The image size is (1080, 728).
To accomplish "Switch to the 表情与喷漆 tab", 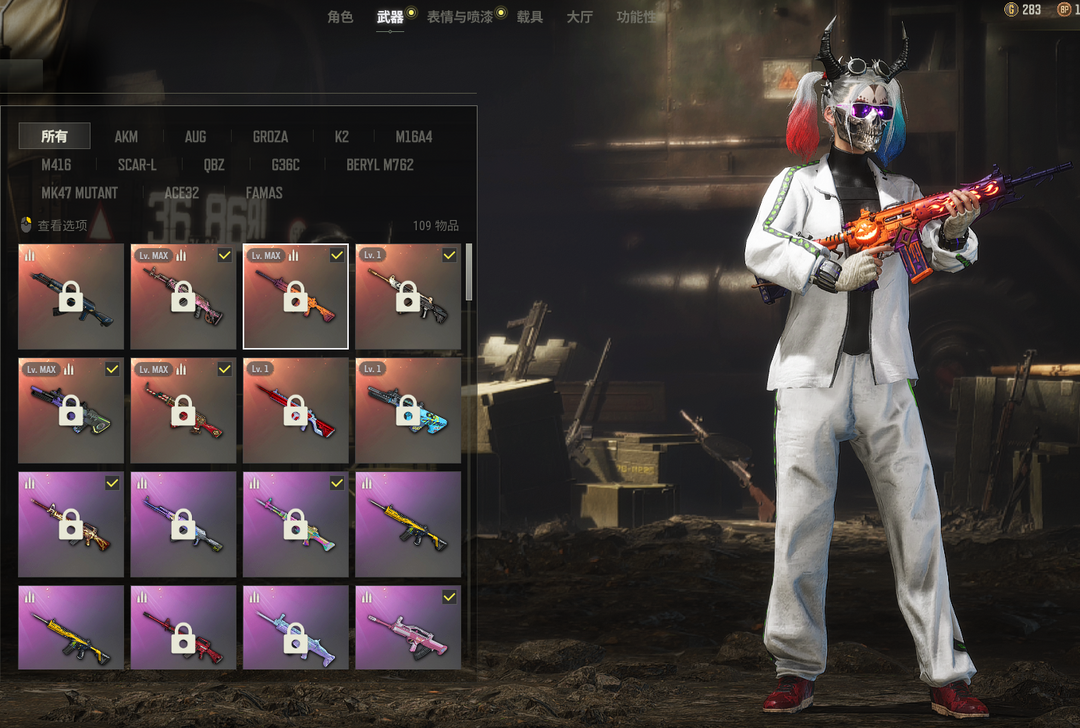I will click(x=459, y=17).
